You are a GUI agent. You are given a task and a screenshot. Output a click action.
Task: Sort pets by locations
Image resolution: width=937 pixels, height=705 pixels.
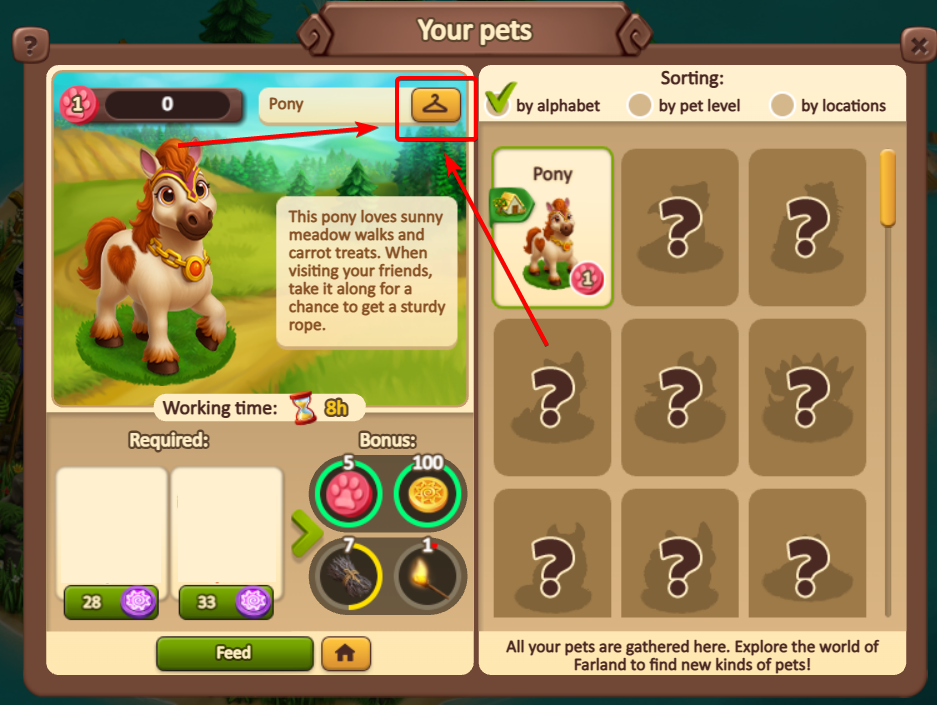(782, 105)
